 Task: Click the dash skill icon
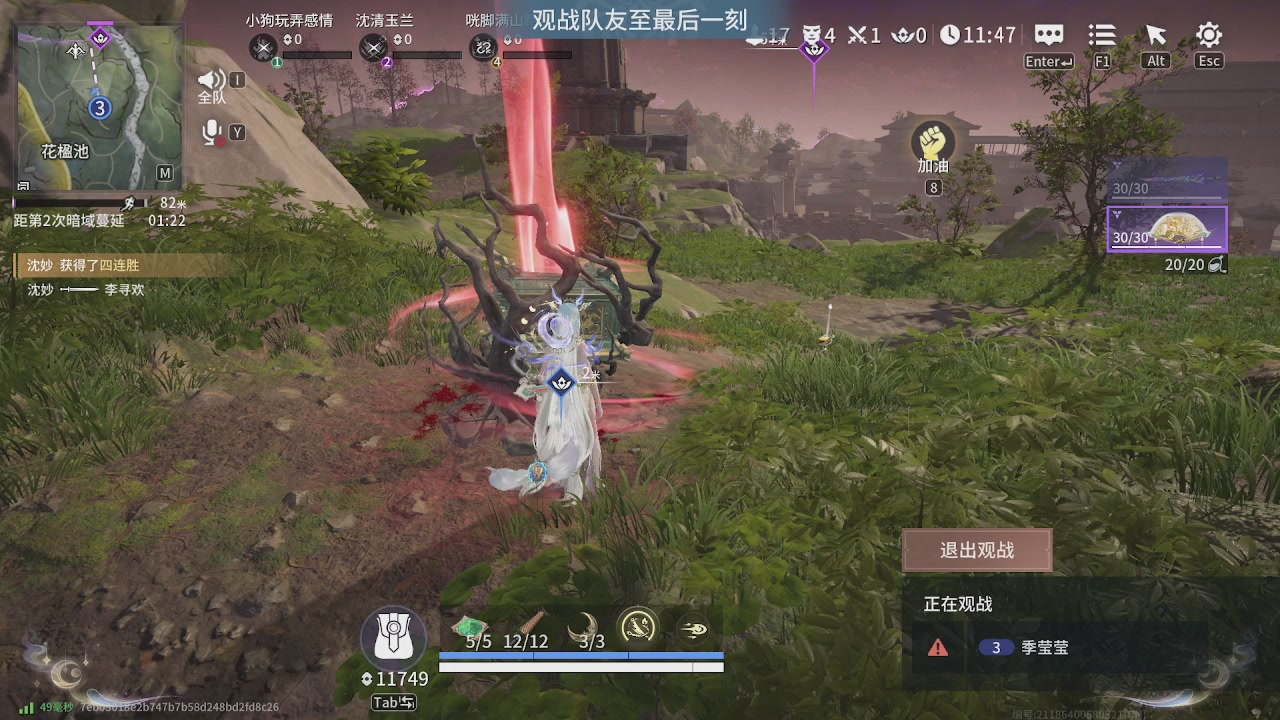(694, 630)
